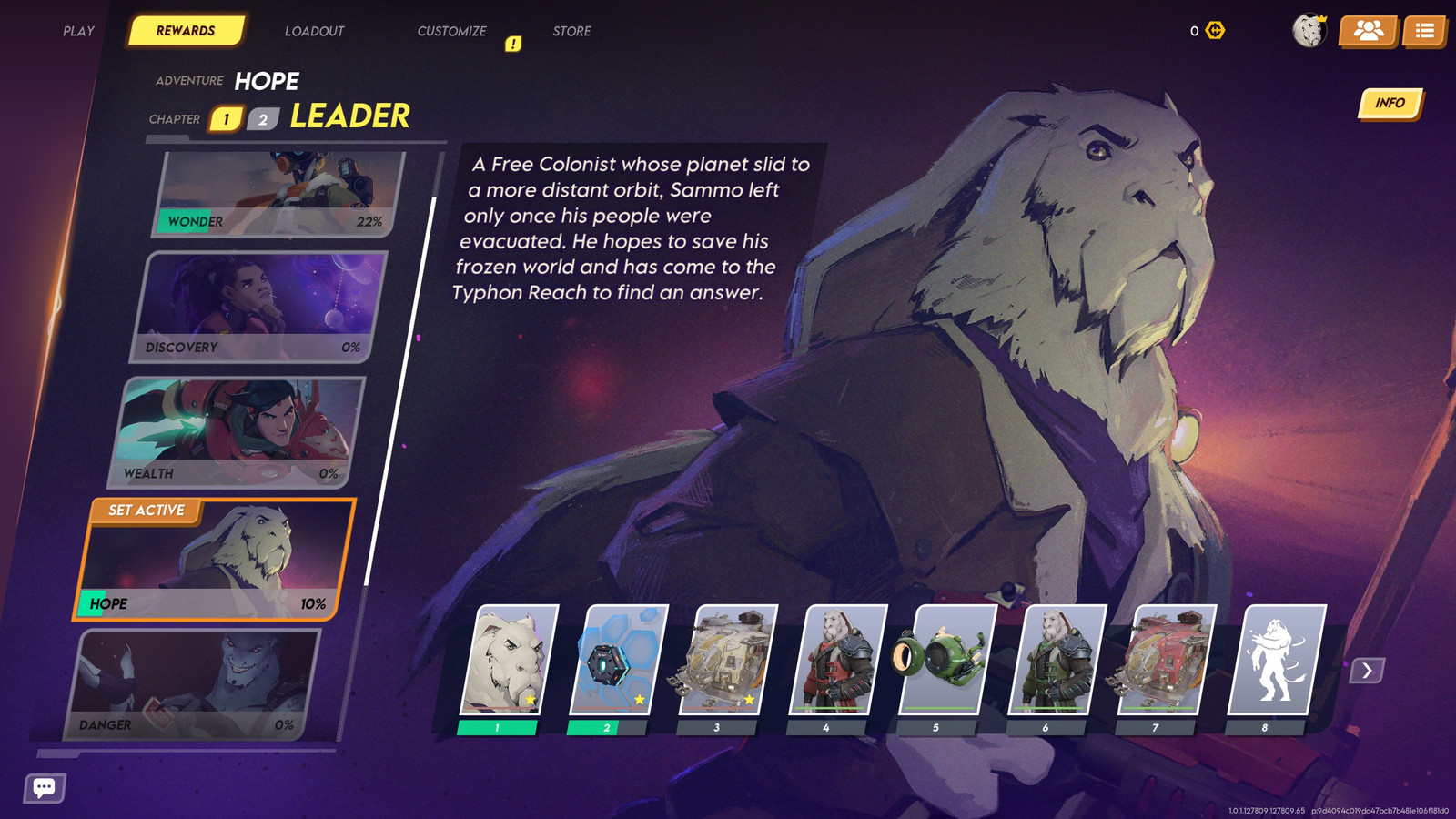
Task: Go to the Customize tab
Action: pos(451,31)
